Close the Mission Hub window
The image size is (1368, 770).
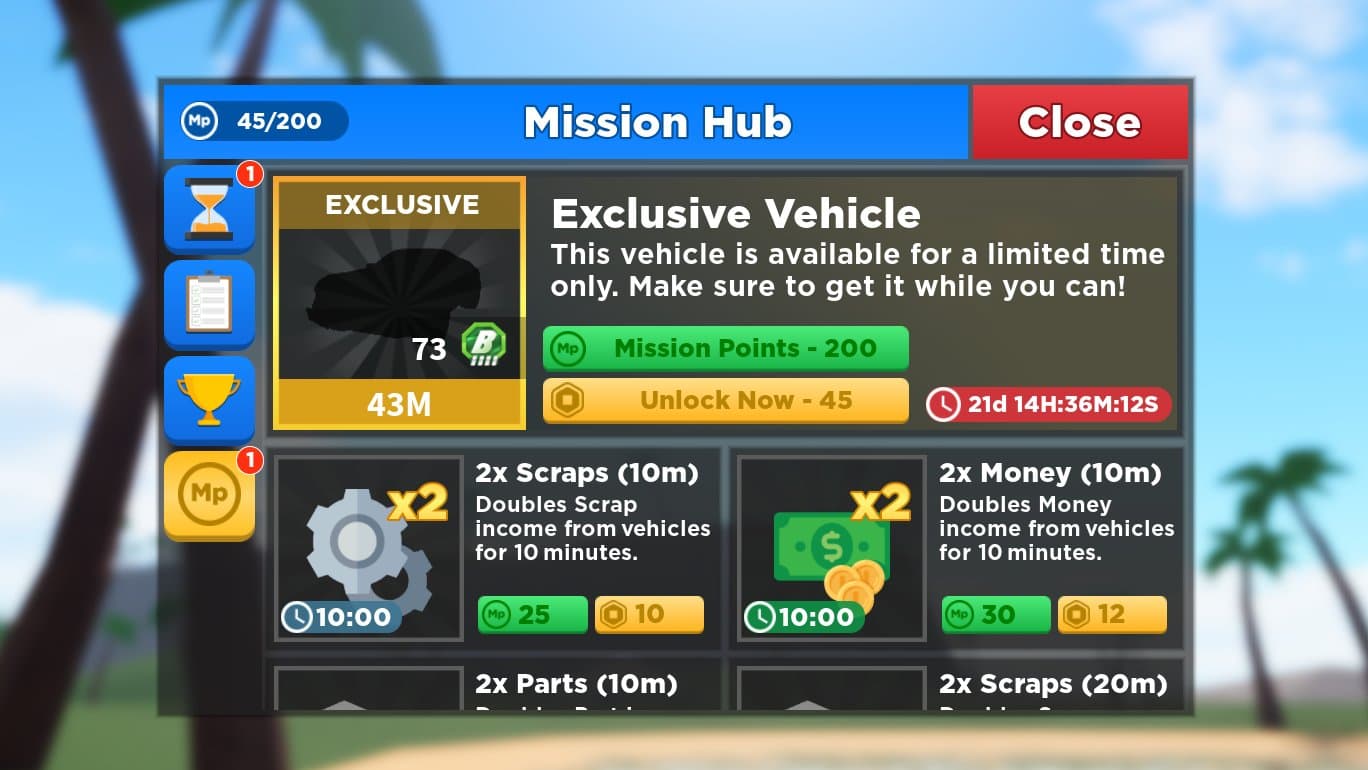click(1079, 122)
